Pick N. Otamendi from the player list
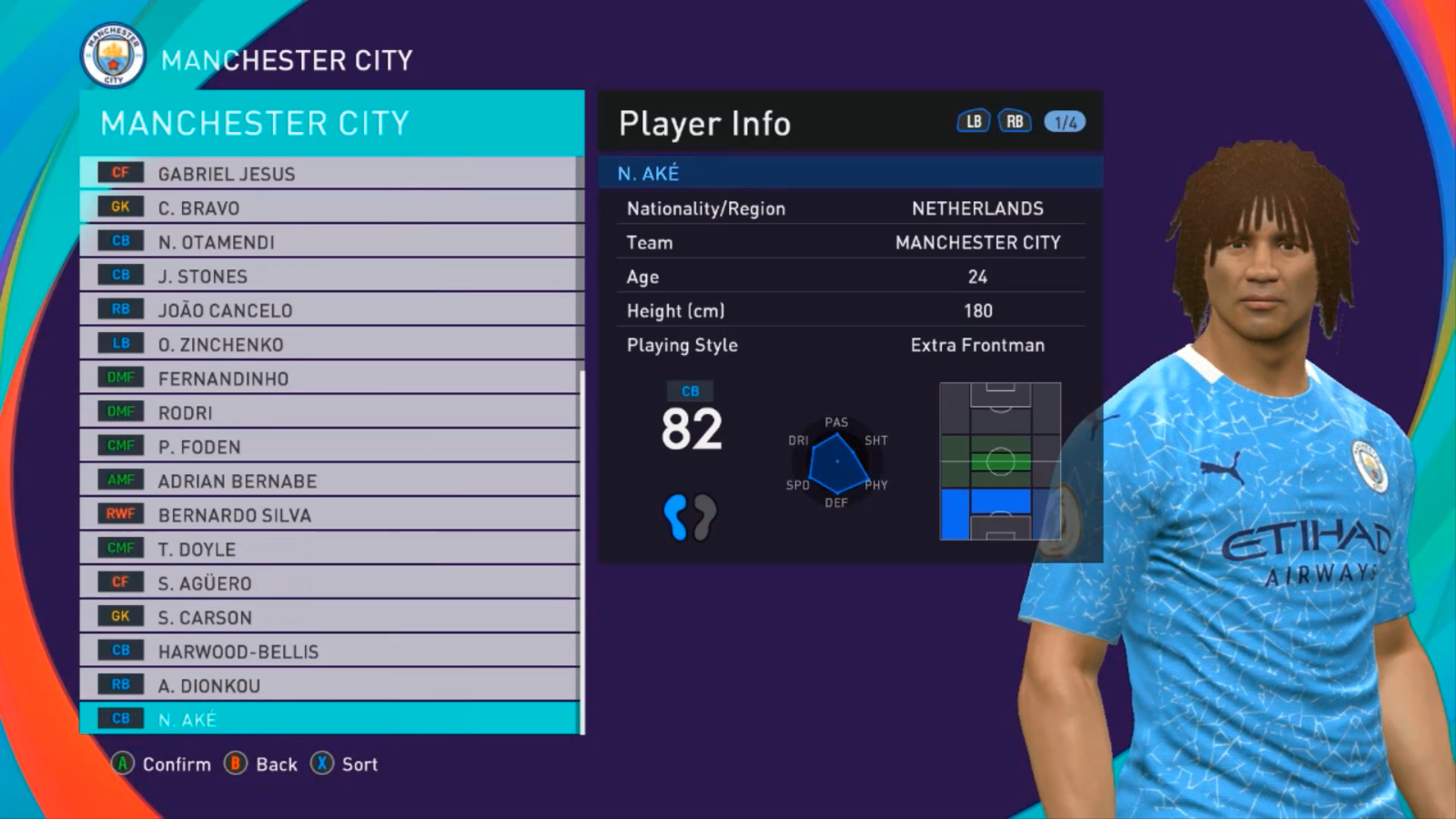 tap(328, 242)
